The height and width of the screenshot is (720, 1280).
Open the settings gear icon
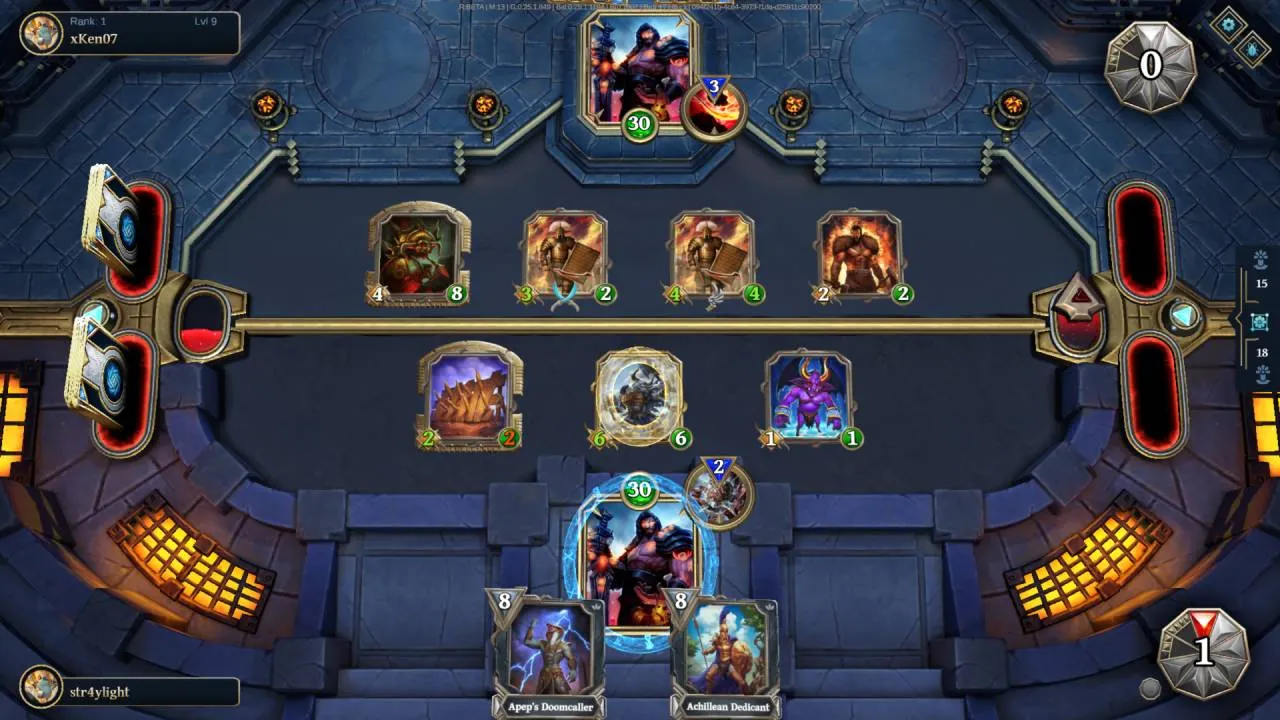tap(1227, 24)
